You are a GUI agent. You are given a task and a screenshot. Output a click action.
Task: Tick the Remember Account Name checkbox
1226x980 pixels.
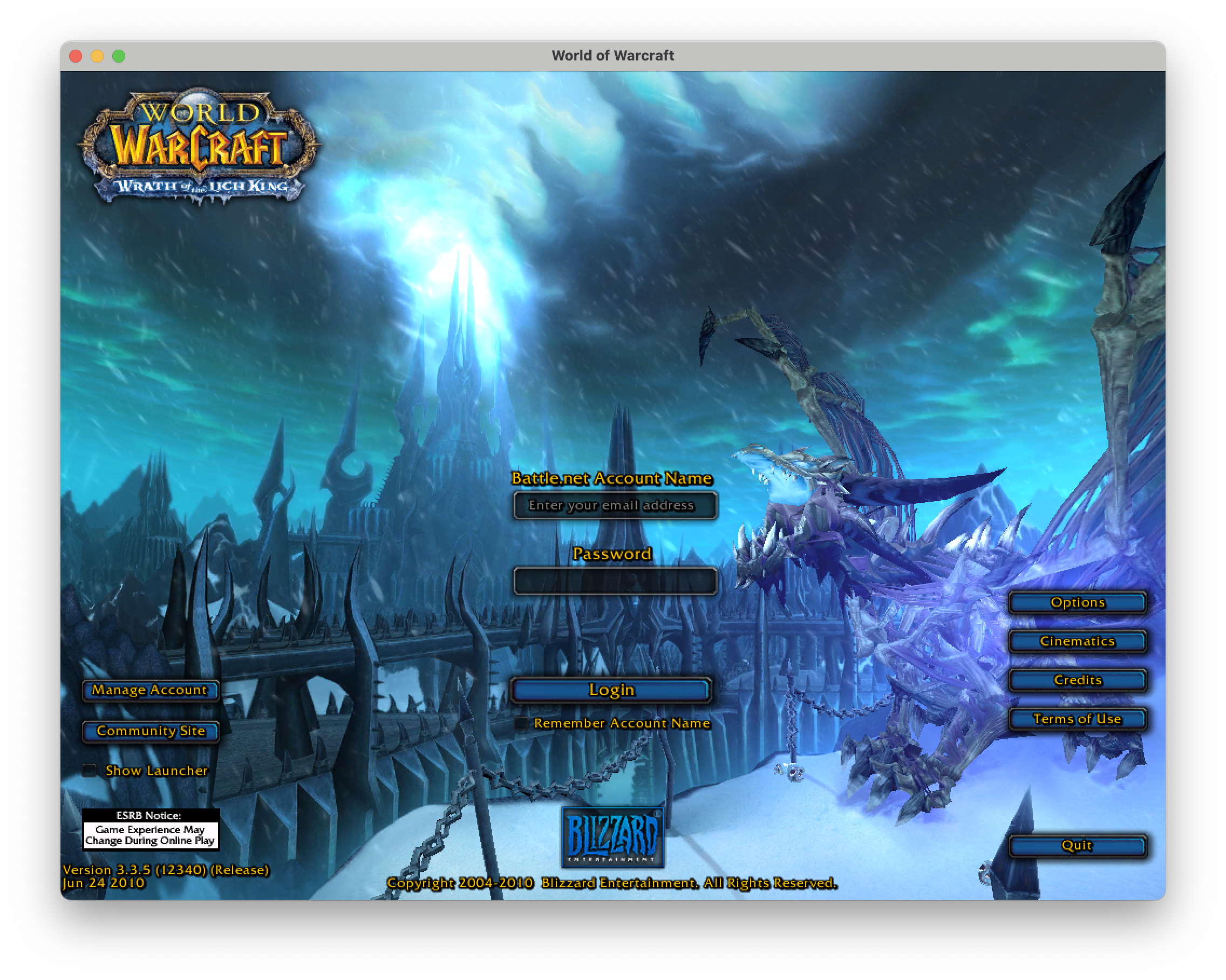521,723
